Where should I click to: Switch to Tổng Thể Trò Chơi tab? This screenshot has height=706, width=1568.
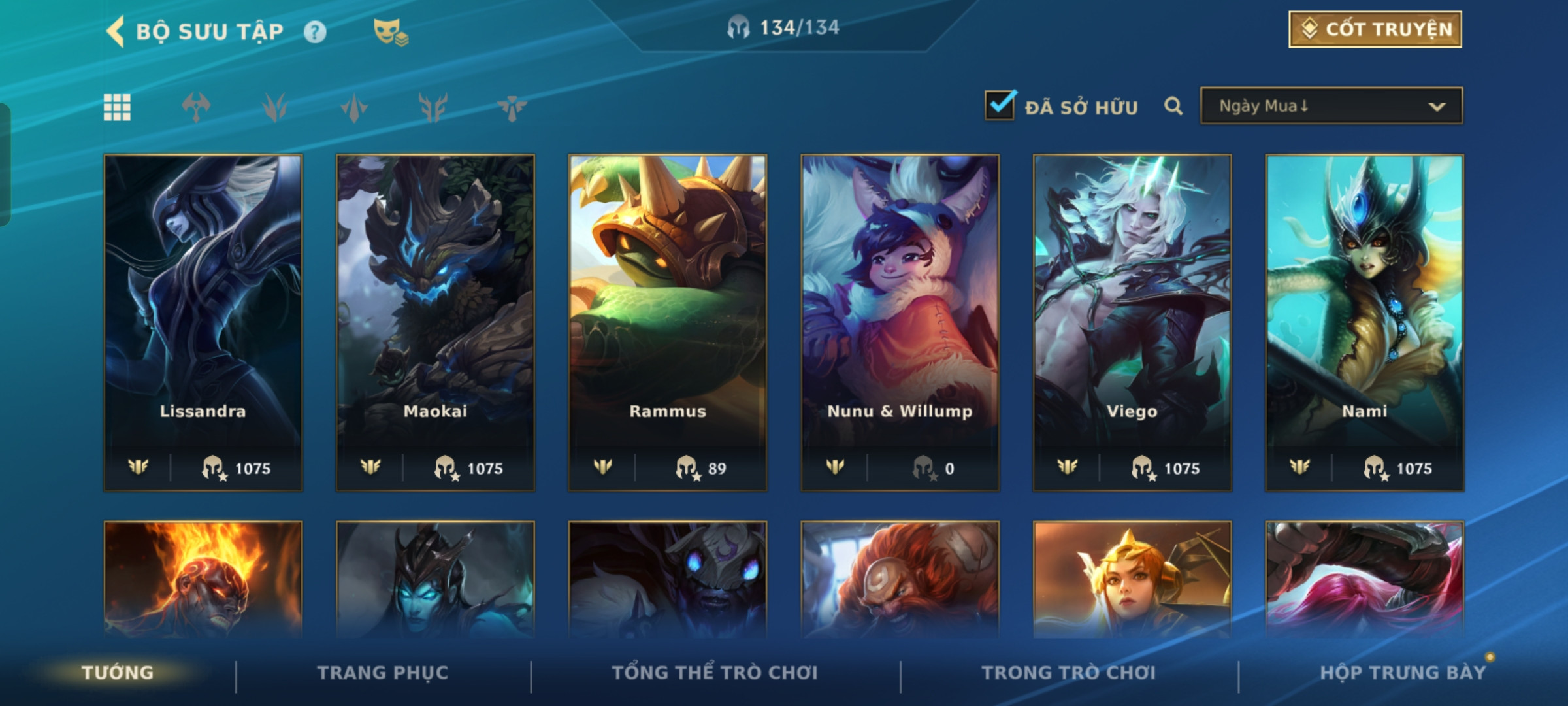click(x=715, y=673)
